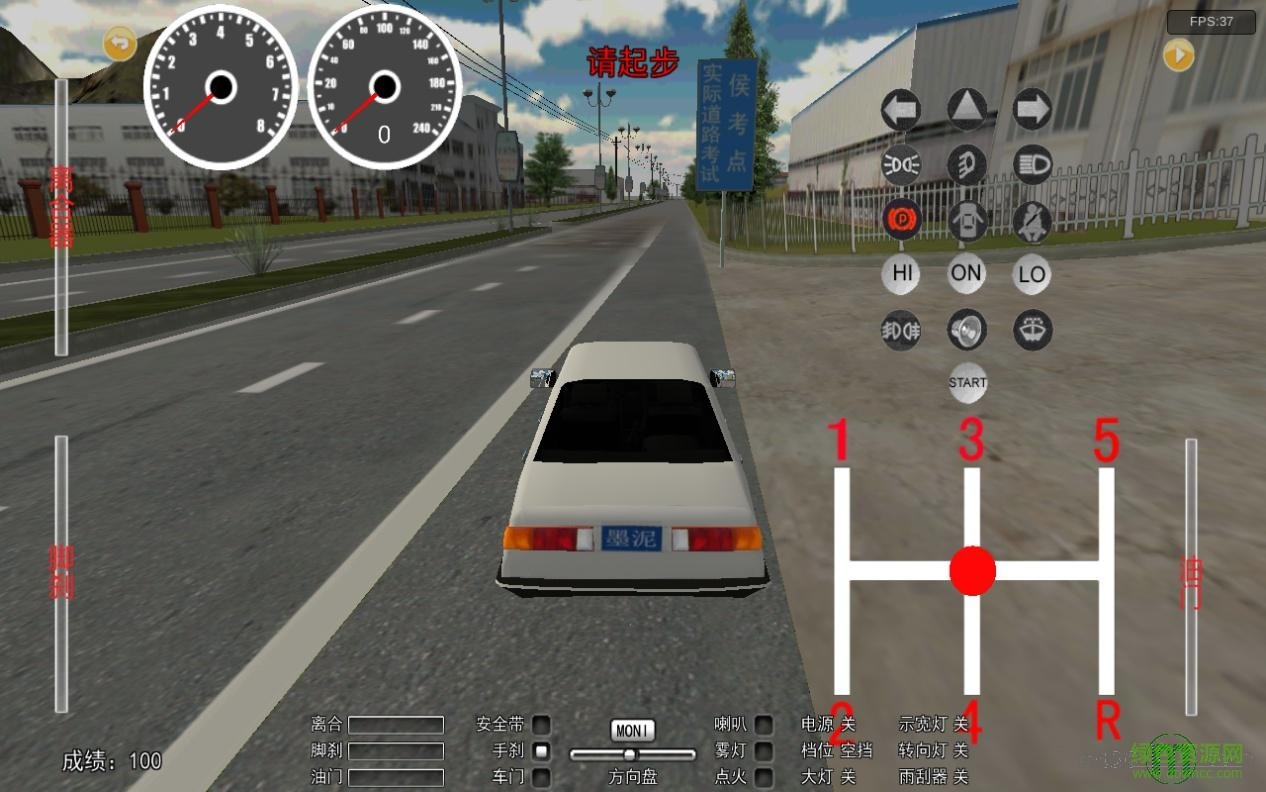Click the MONI button above the steering slider
The image size is (1266, 792).
[x=632, y=731]
